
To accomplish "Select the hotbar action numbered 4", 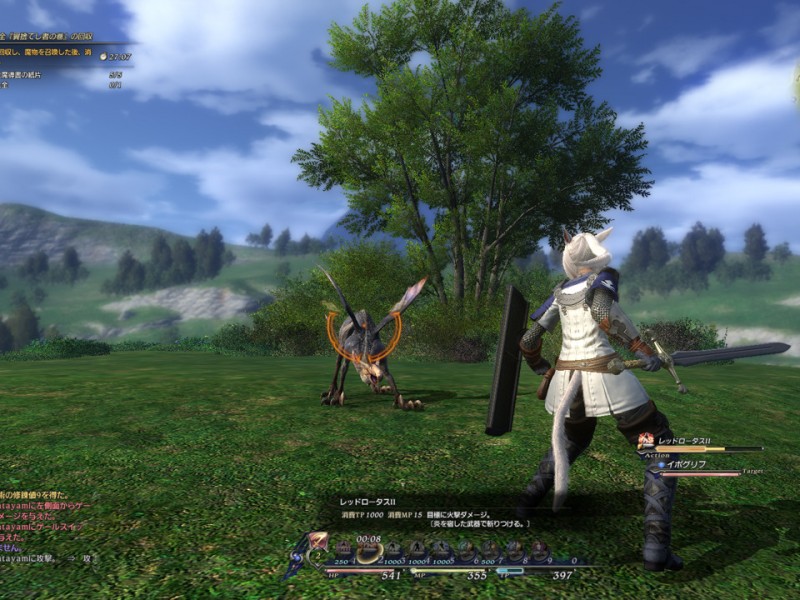I will pos(417,549).
